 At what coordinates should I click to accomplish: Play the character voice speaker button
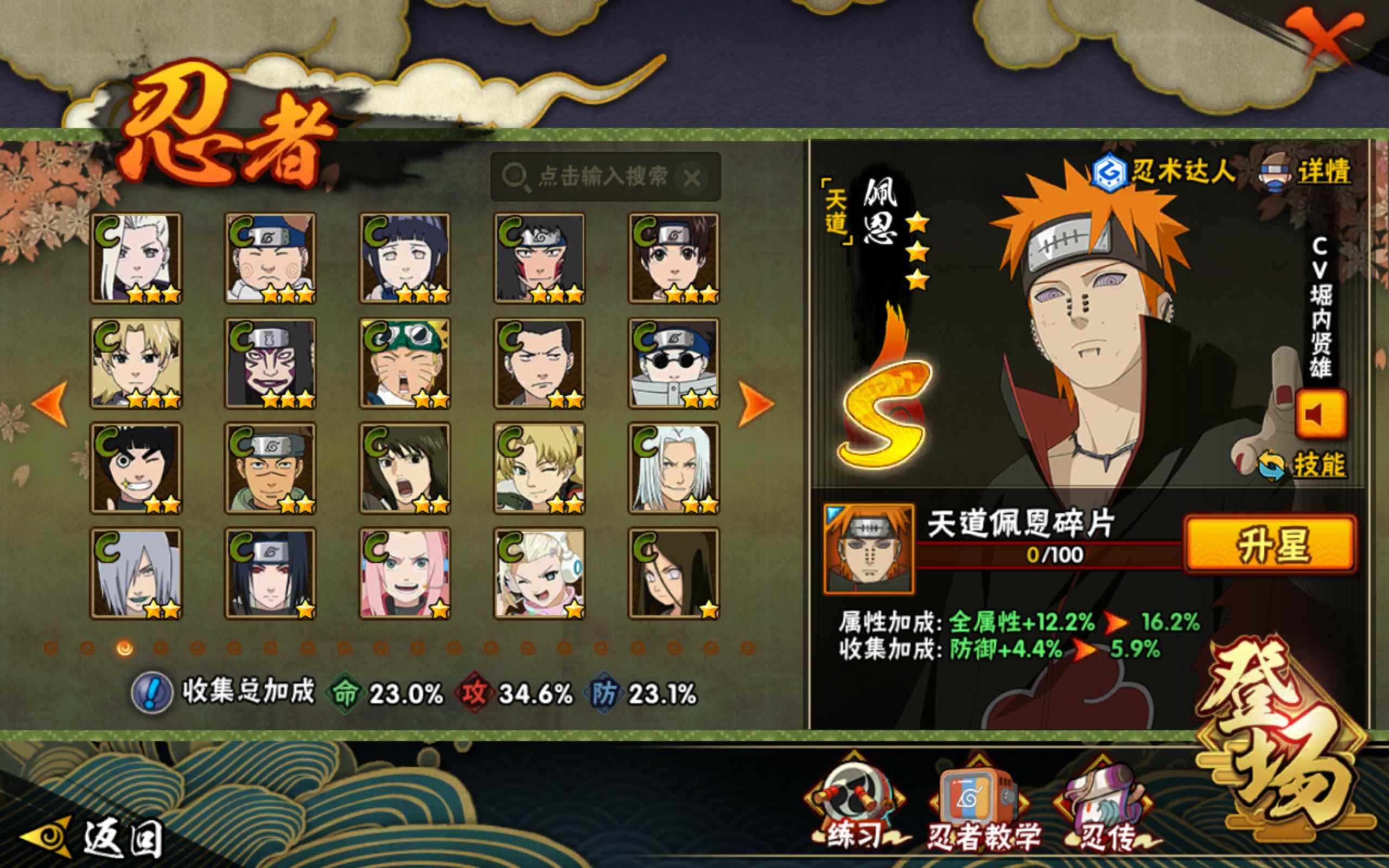(1320, 414)
